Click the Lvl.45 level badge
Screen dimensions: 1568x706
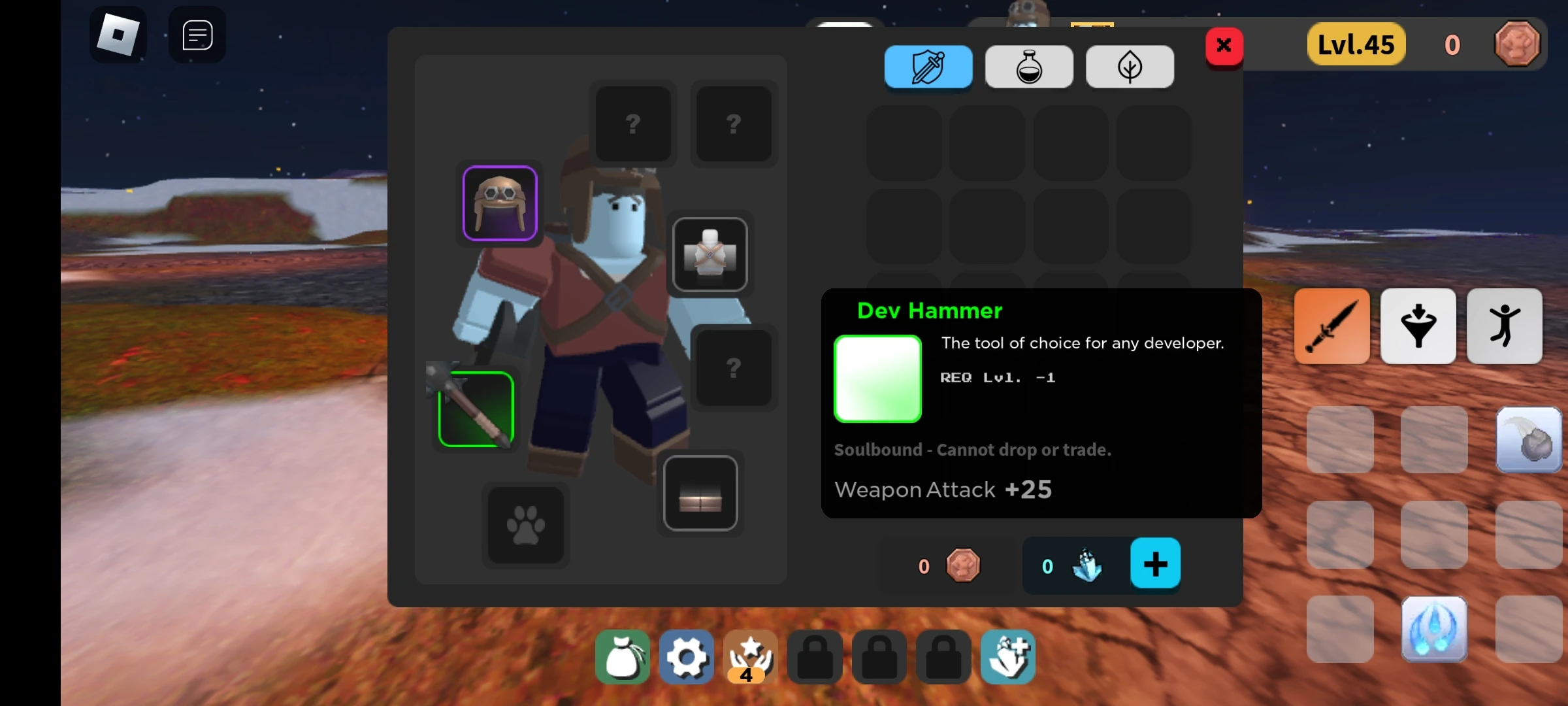click(1356, 44)
